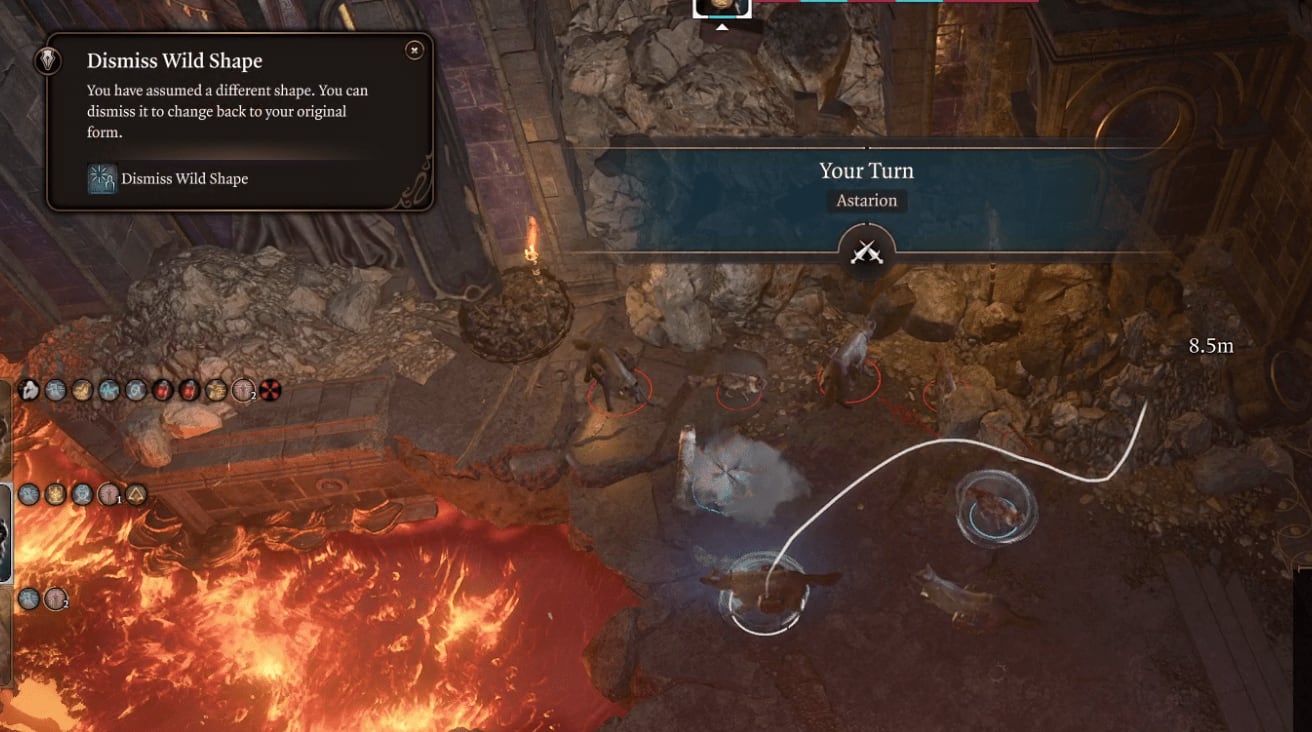This screenshot has width=1312, height=732.
Task: Inspect the red and black radial status icon
Action: 270,390
